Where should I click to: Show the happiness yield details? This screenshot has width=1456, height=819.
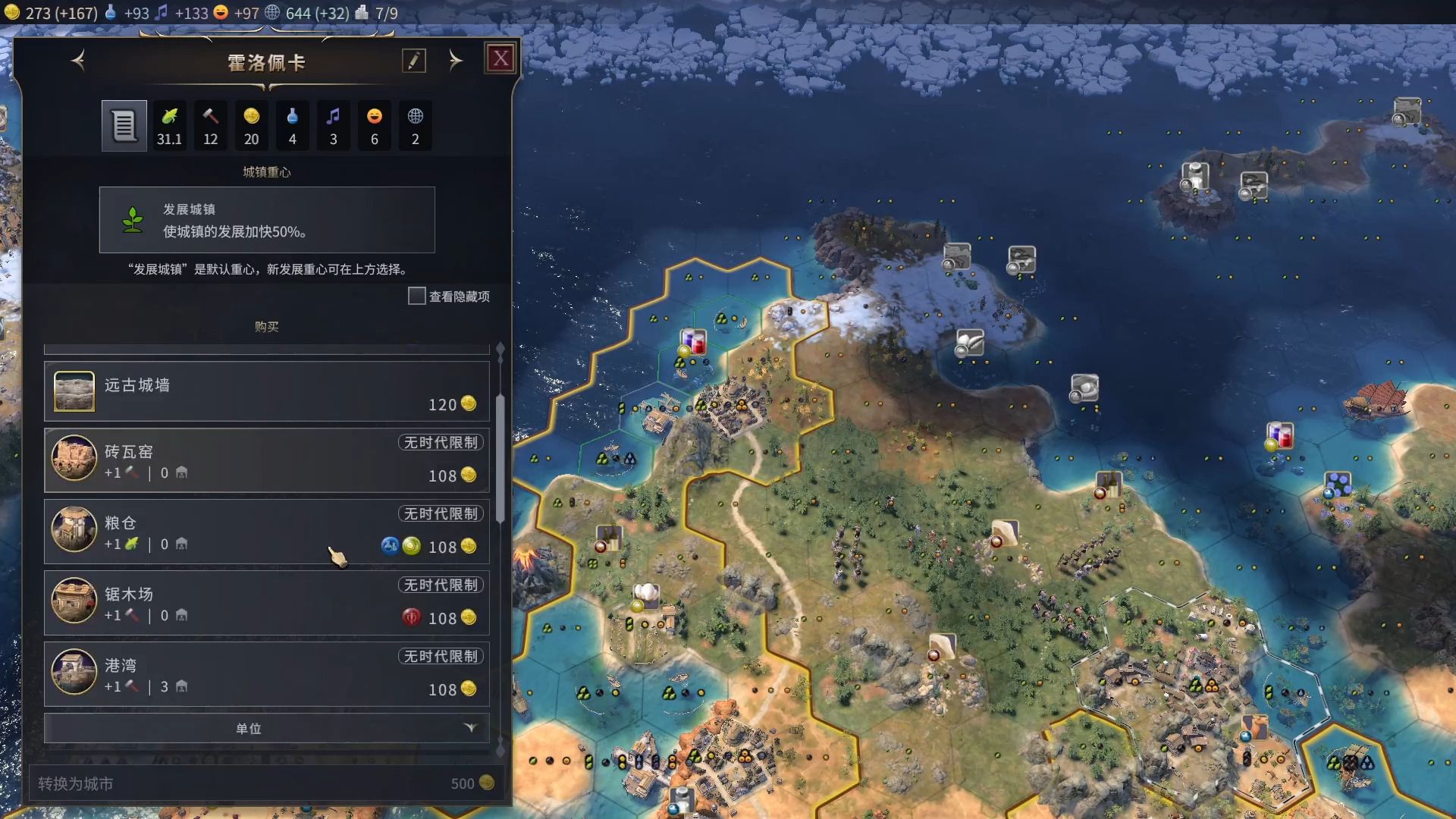click(x=374, y=126)
